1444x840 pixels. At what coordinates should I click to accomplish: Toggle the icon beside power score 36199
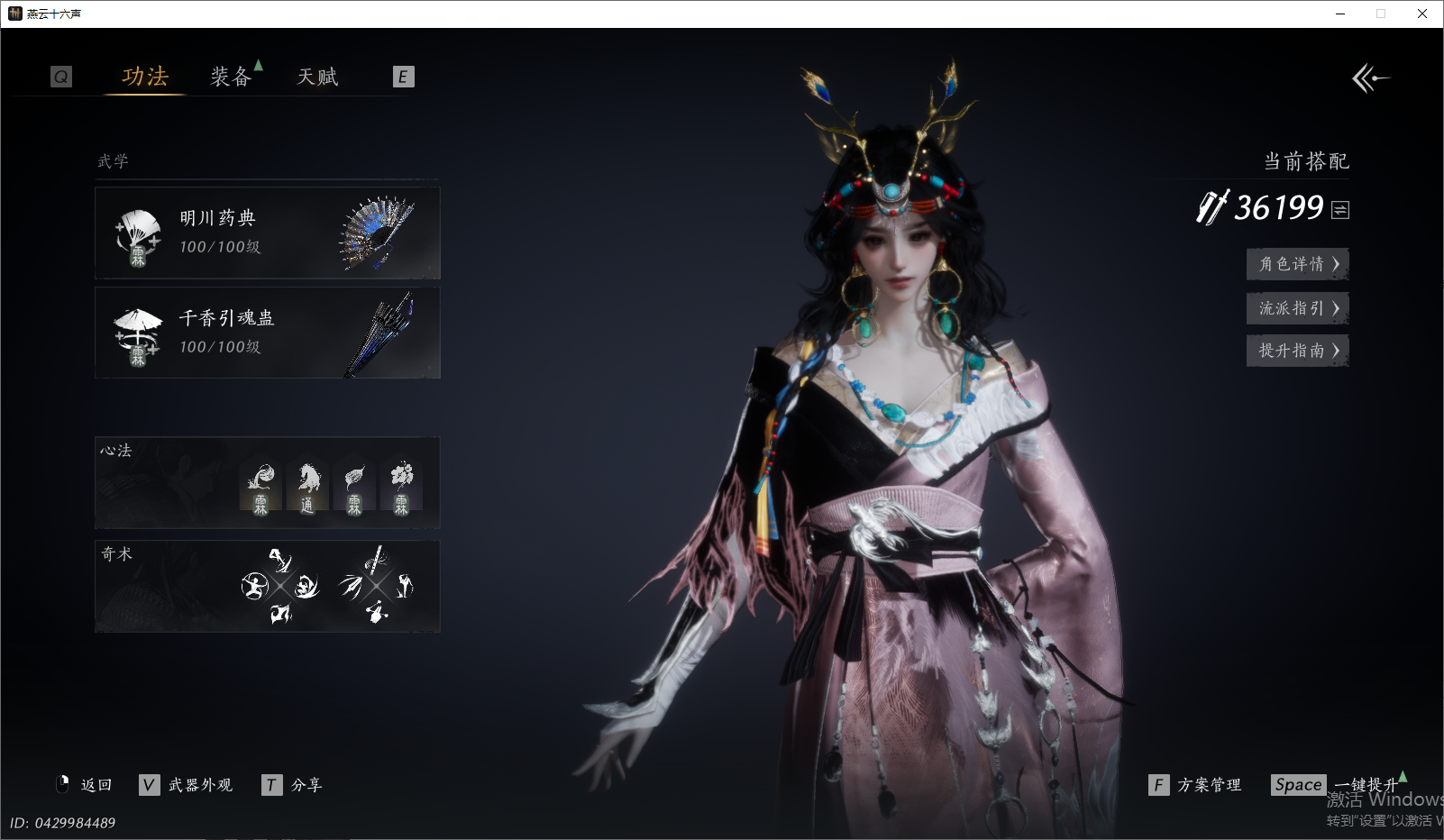[x=1340, y=210]
